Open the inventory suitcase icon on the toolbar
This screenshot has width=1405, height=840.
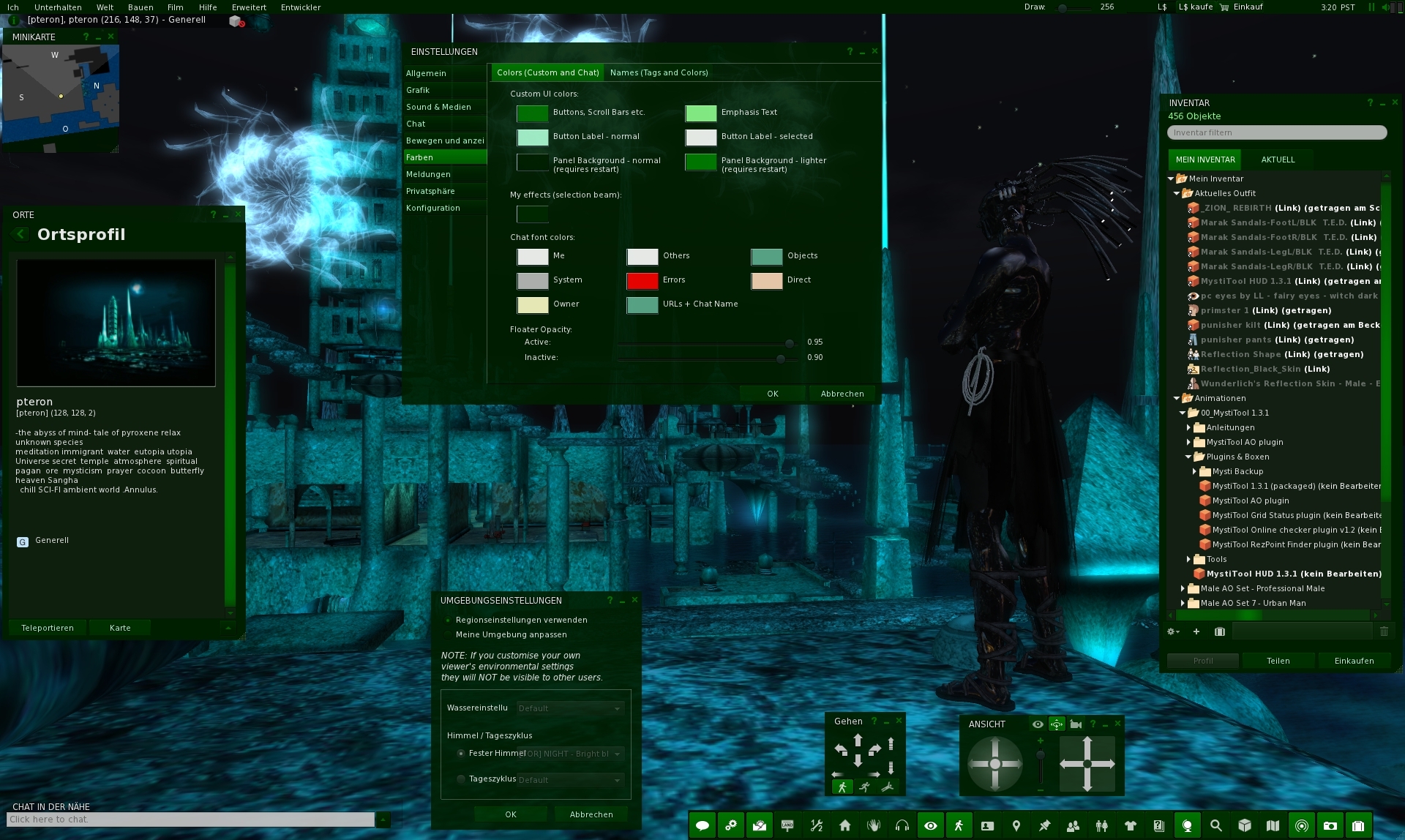coord(1360,825)
